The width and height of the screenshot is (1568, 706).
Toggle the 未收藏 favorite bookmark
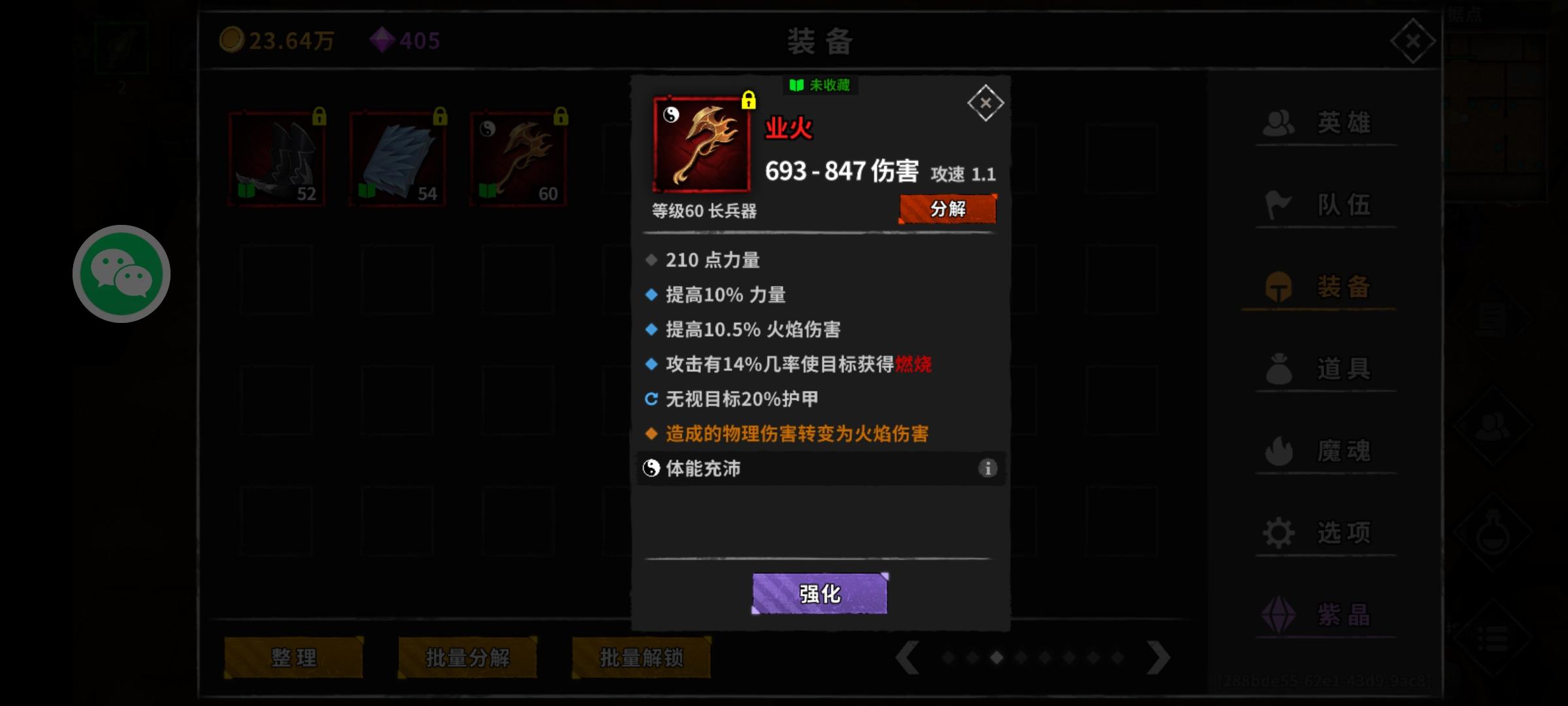tap(819, 86)
